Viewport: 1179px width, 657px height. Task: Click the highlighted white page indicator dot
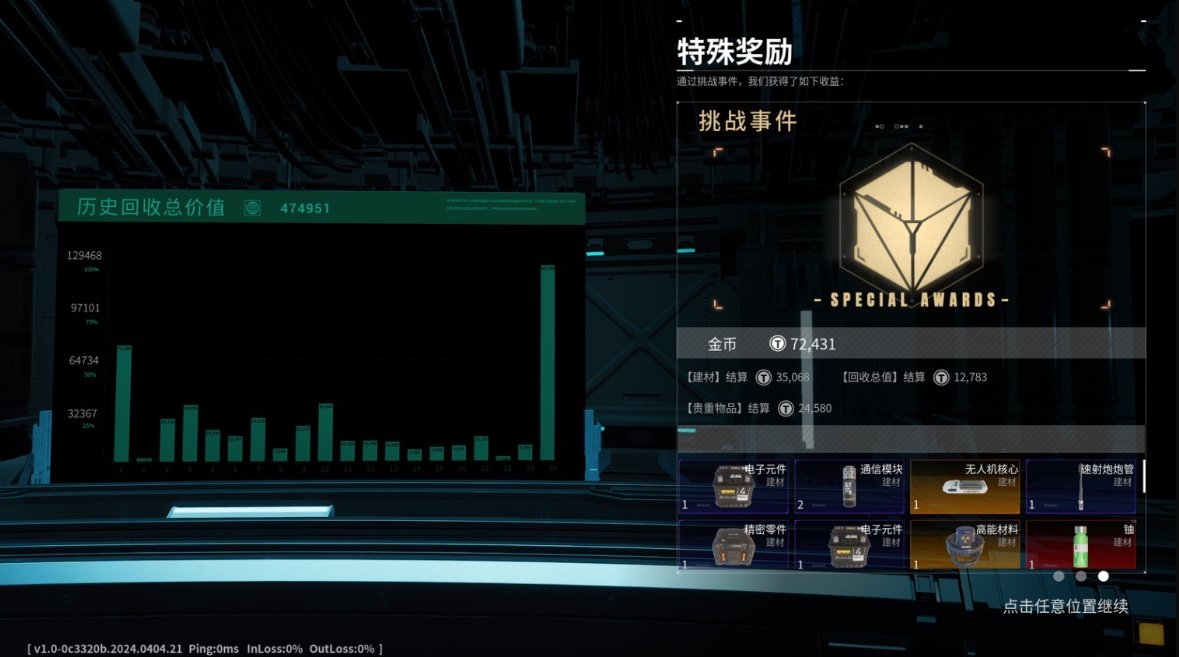[1103, 576]
